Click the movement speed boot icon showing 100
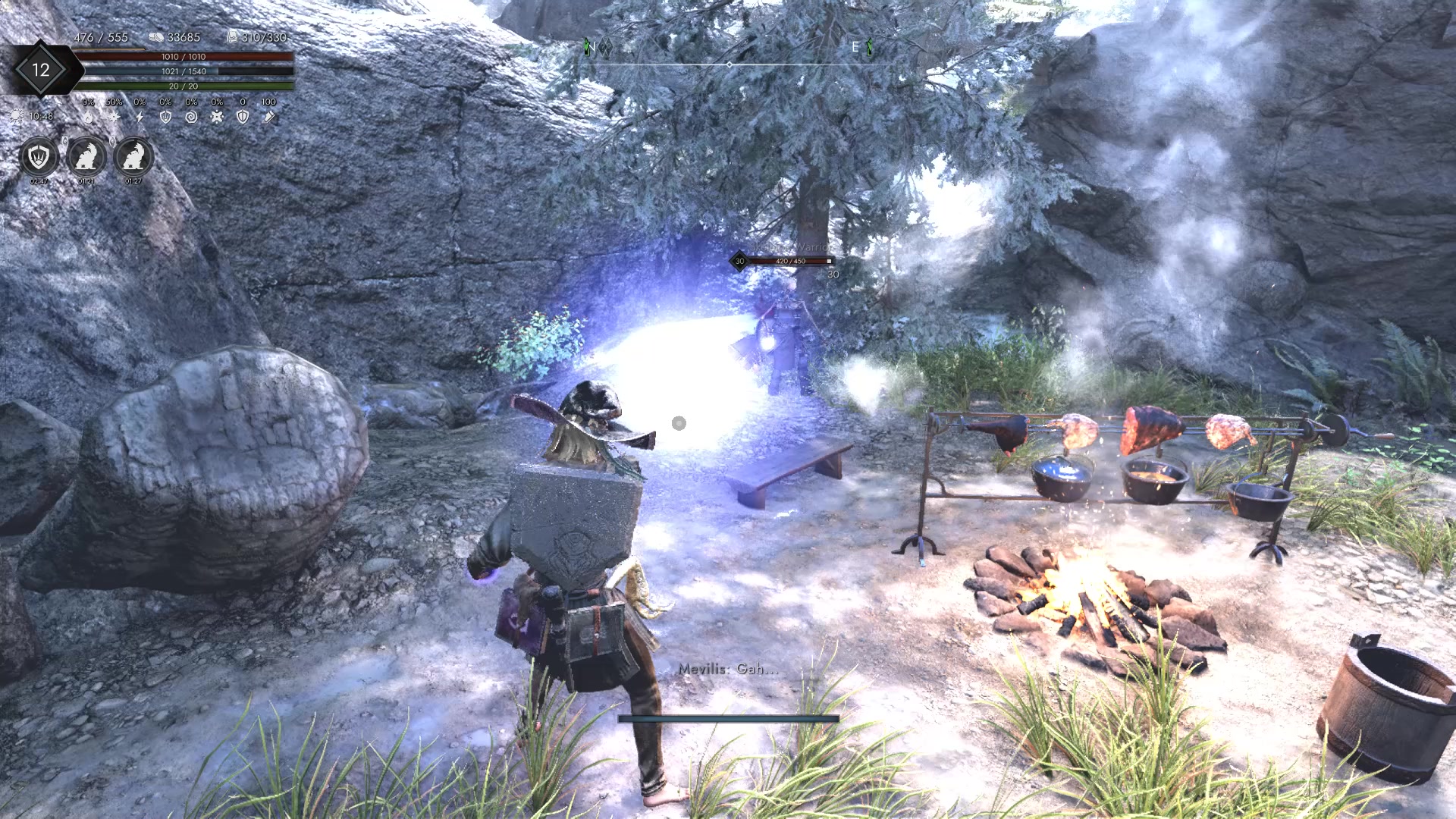The width and height of the screenshot is (1456, 819). click(269, 116)
